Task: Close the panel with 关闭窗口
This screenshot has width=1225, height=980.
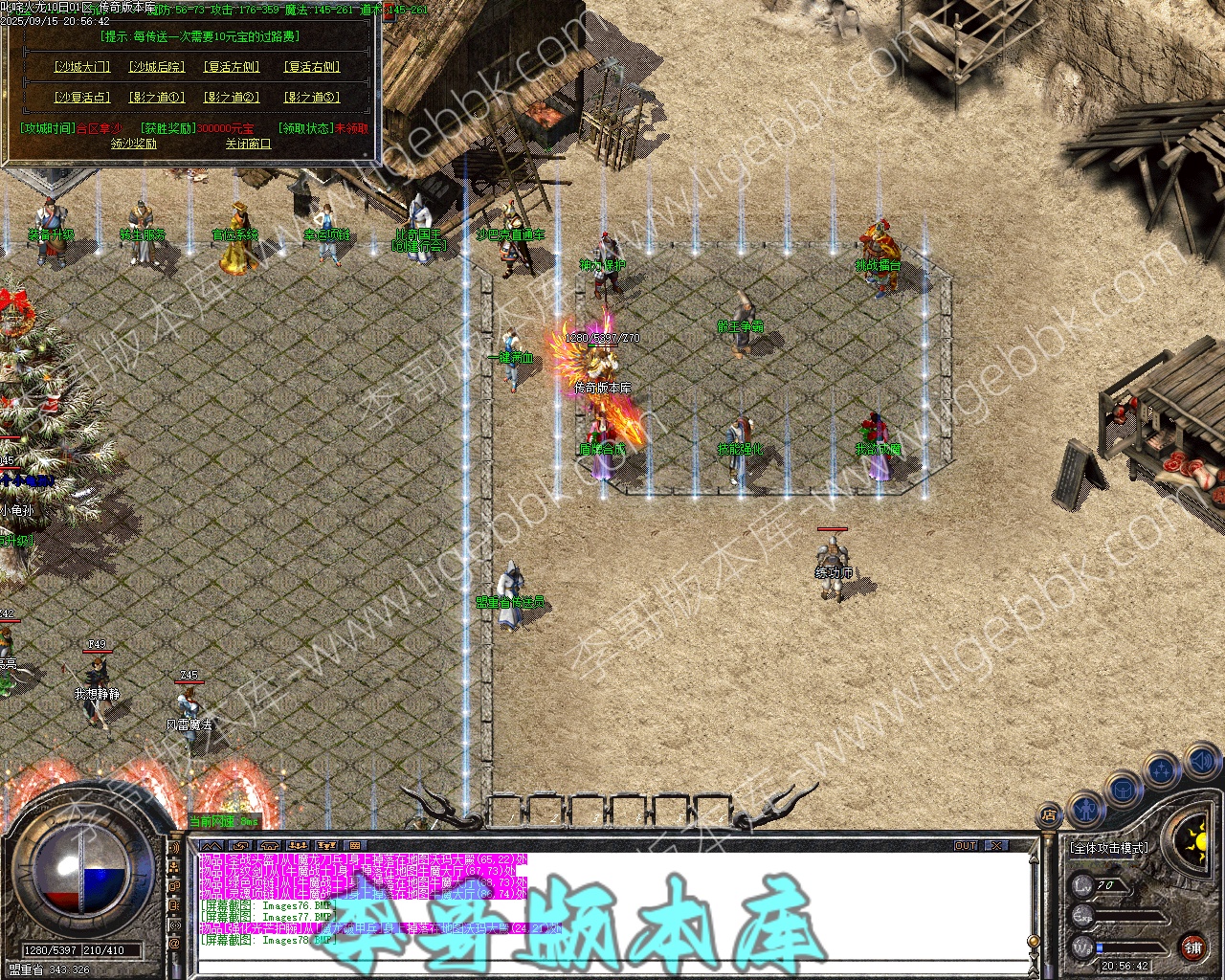Action: click(x=248, y=144)
